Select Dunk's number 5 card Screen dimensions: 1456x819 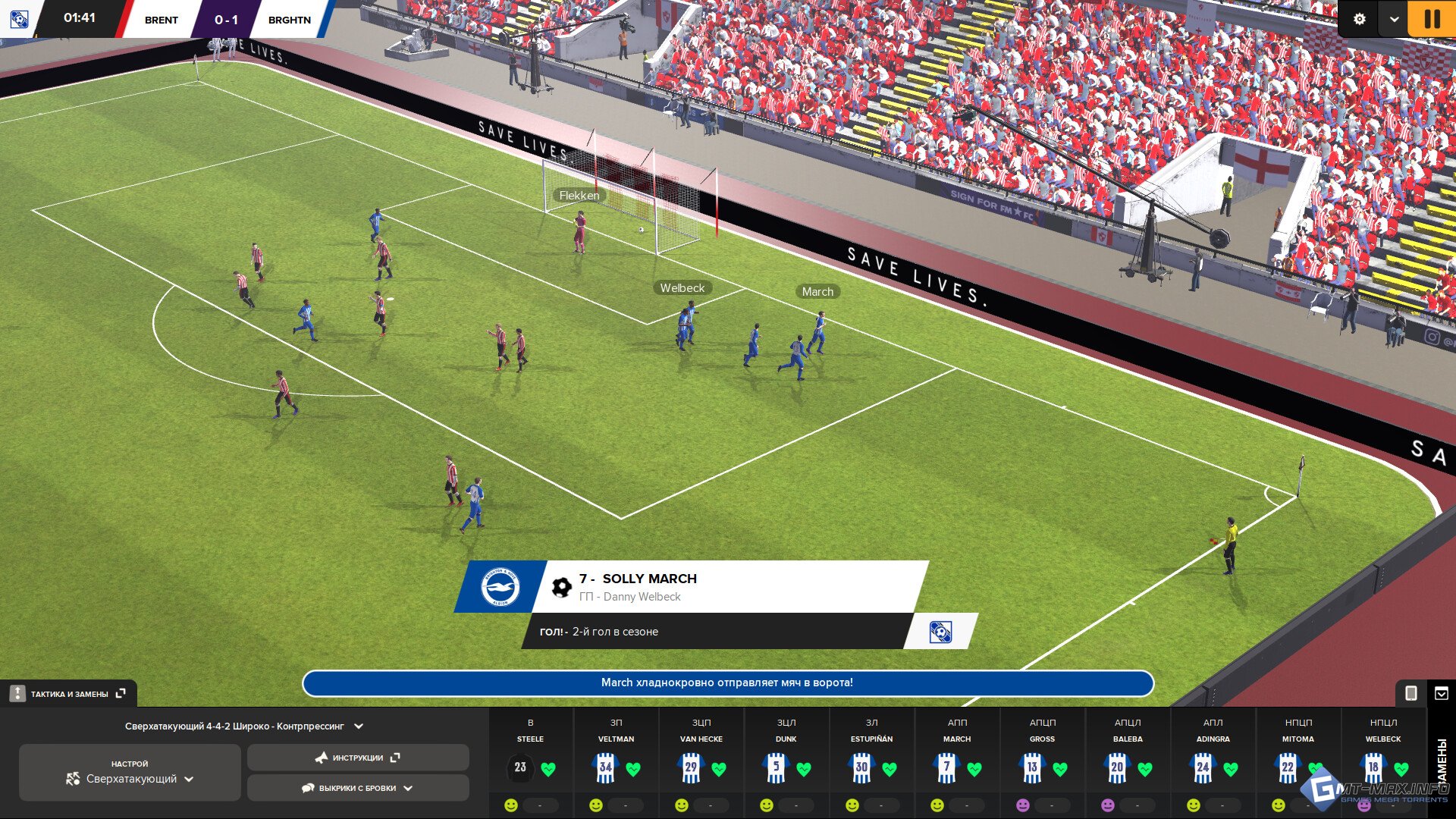pyautogui.click(x=776, y=767)
